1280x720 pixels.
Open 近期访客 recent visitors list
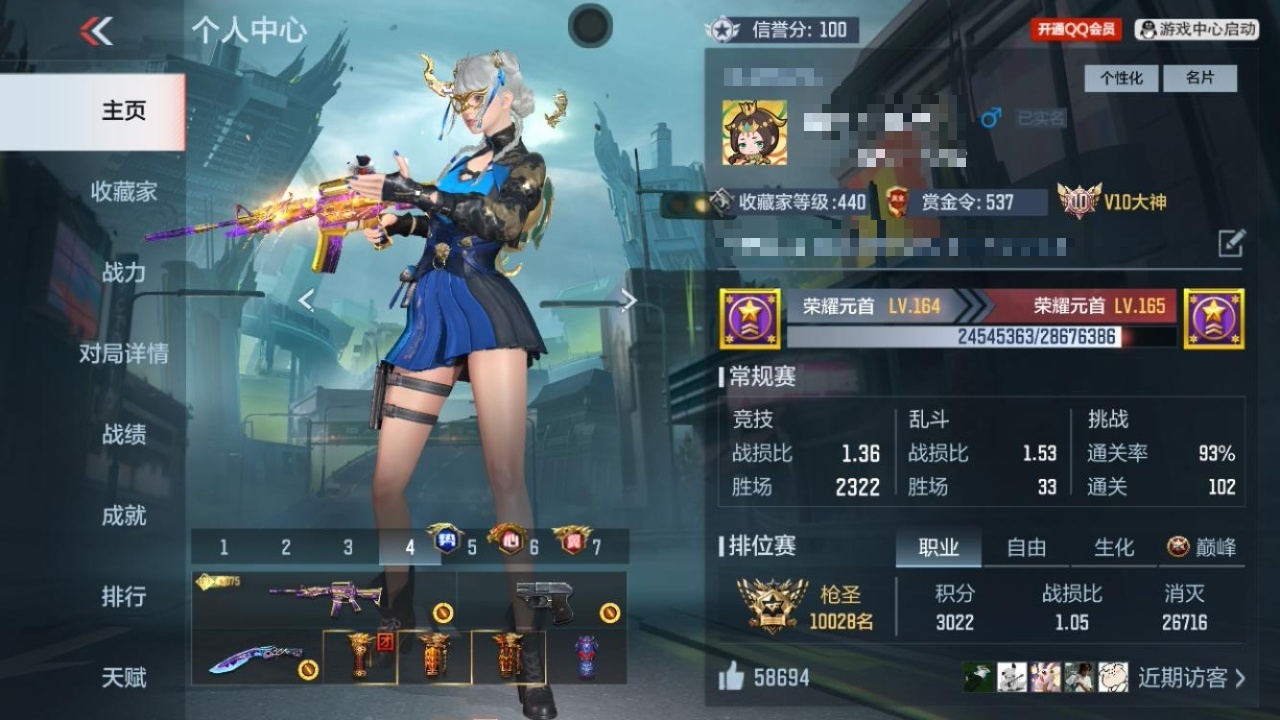[x=1190, y=678]
